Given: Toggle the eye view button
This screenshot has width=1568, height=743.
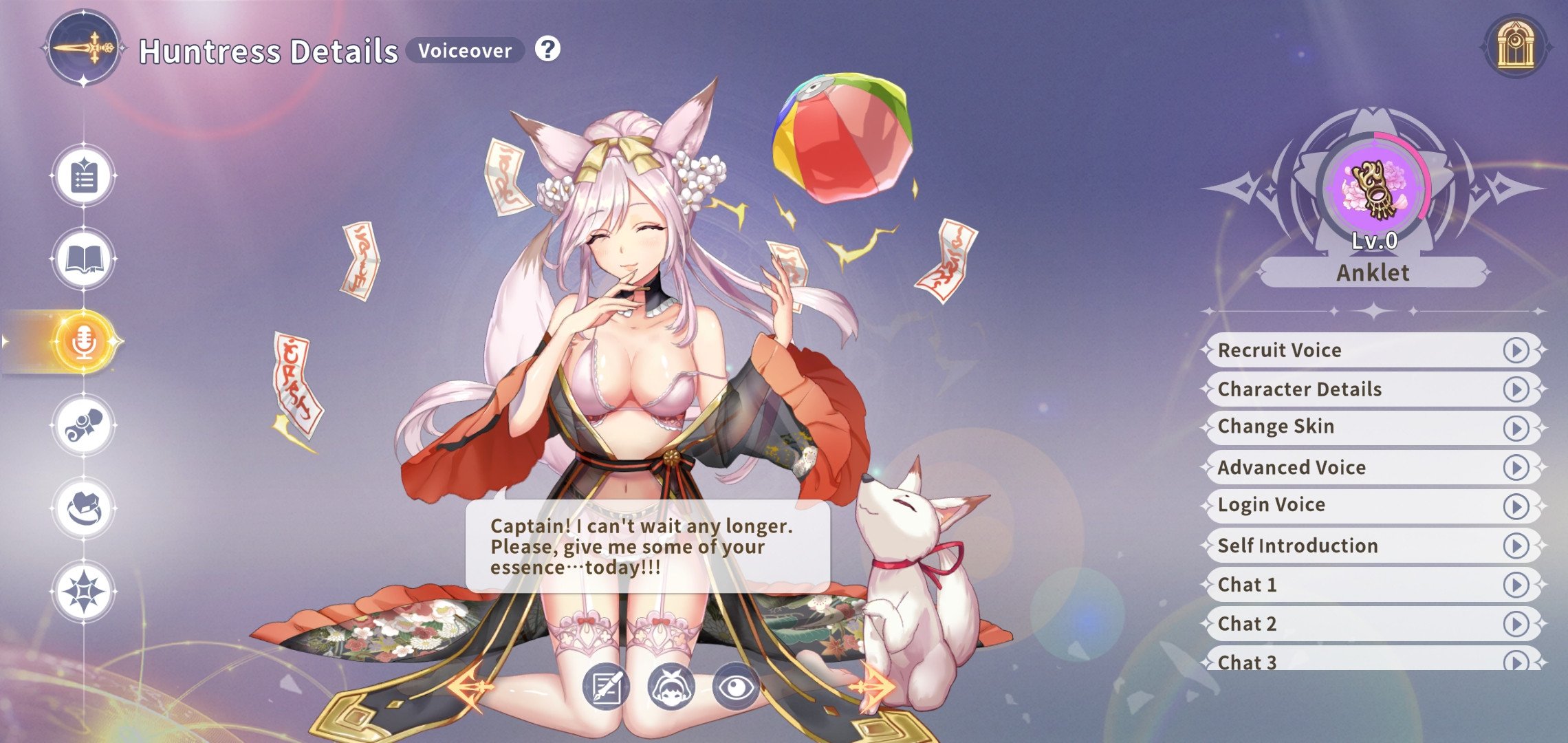Looking at the screenshot, I should click(735, 686).
